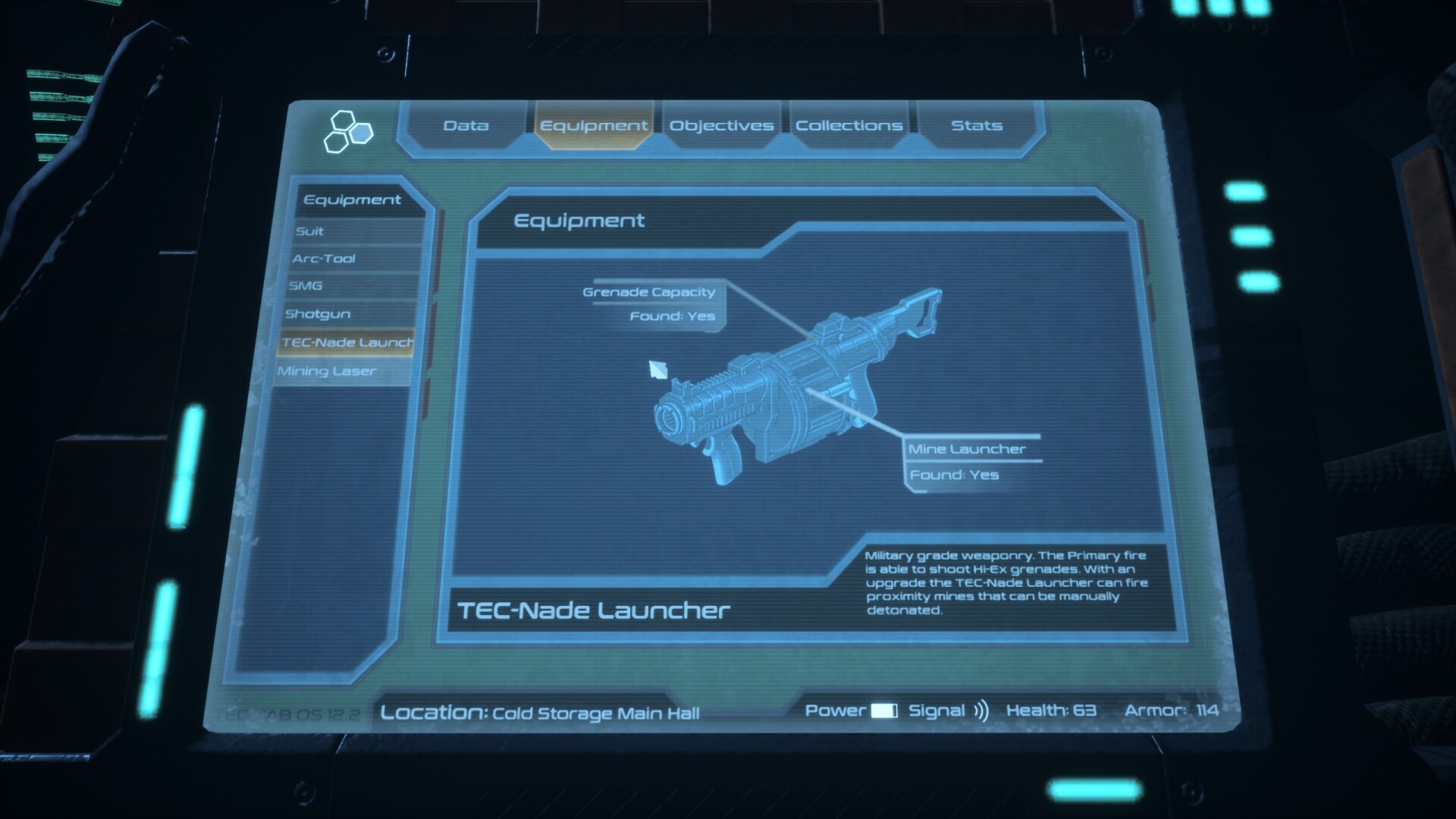Click the Mine Launcher callout label

tap(967, 448)
